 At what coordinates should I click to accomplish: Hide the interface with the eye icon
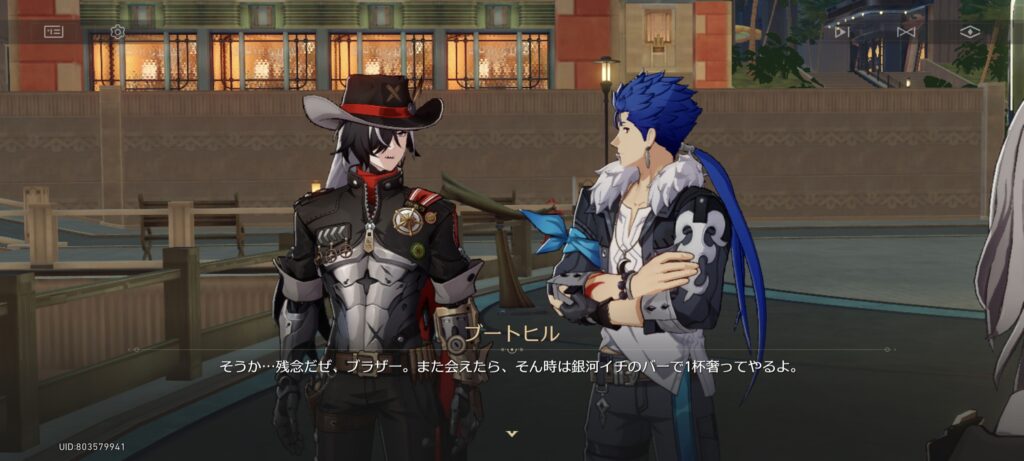[x=969, y=32]
